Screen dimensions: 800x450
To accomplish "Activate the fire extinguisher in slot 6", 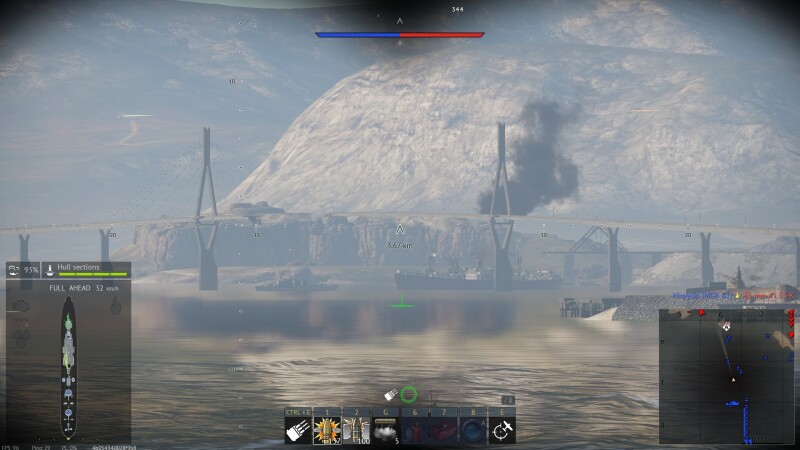I will pos(415,430).
